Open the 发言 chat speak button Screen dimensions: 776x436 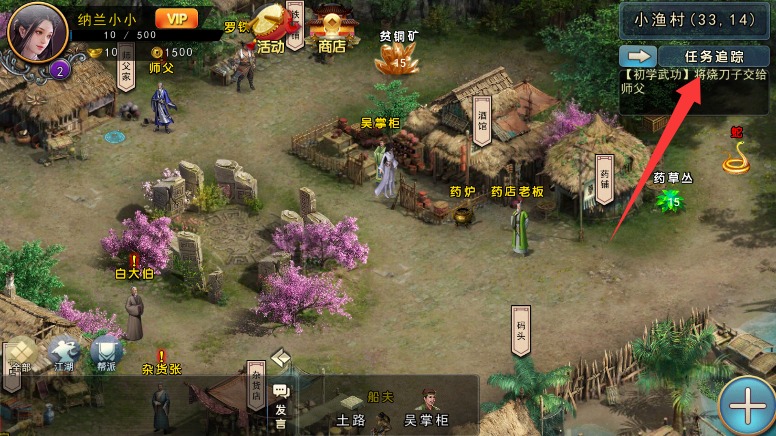280,401
